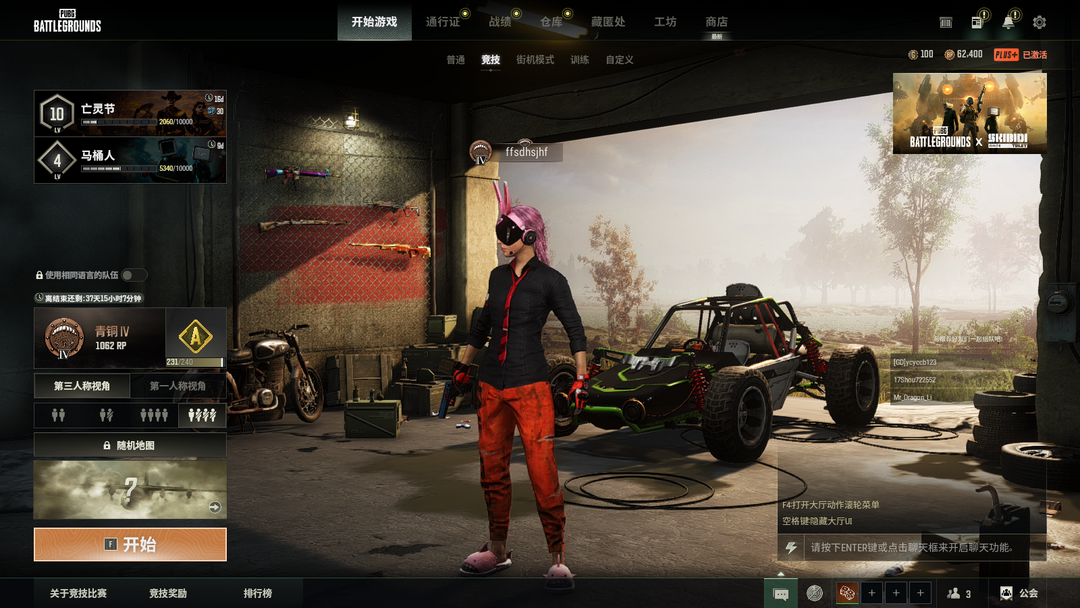Select the 街机模式 arcade tab
Viewport: 1080px width, 608px height.
pos(535,60)
